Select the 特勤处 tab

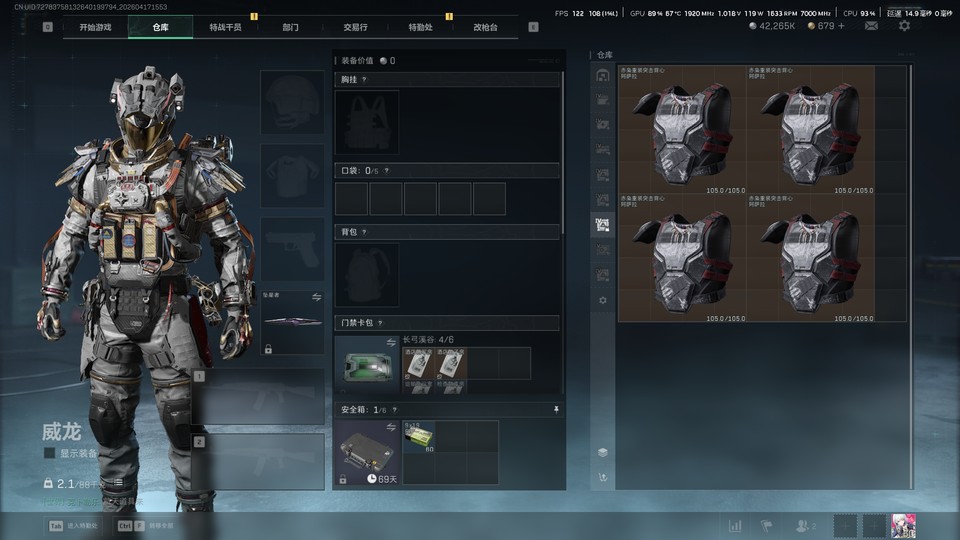[420, 27]
